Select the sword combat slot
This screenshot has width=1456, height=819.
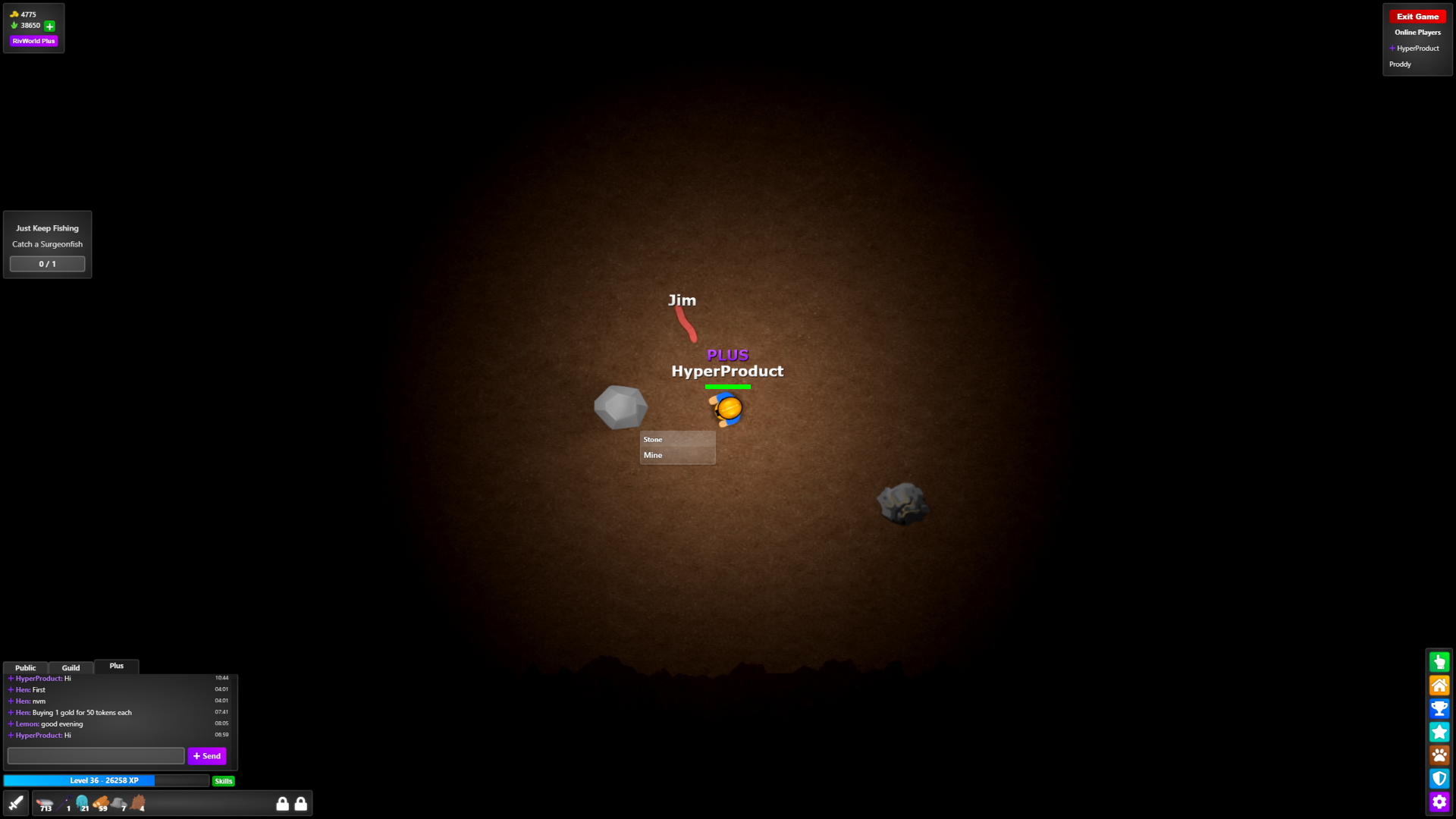16,802
